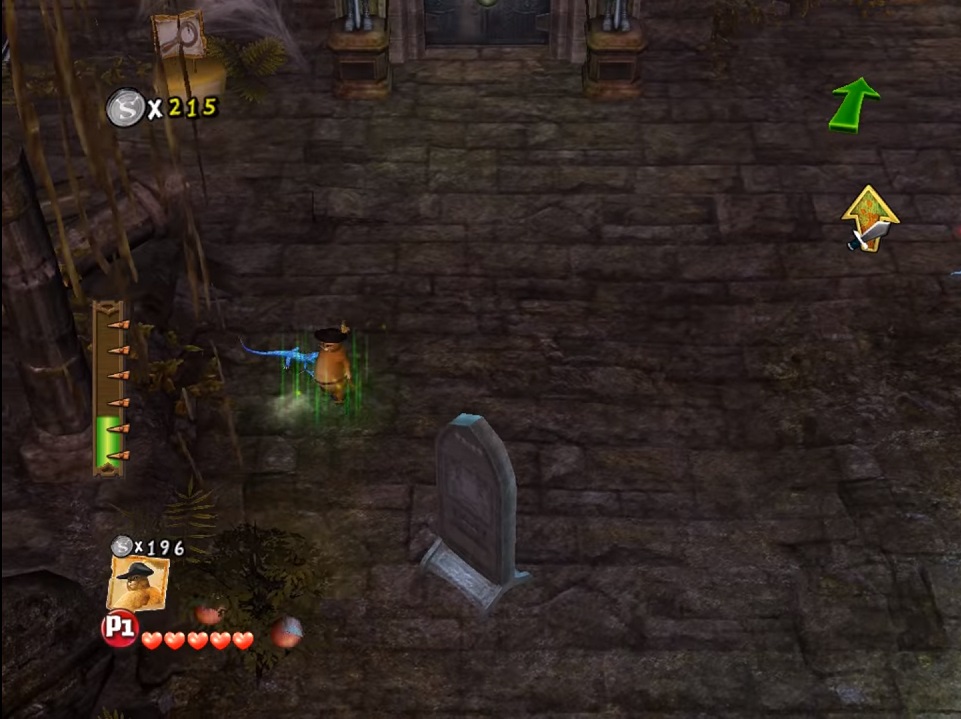Screen dimensions: 961x719
Task: Select the Puss in Boots character portrait
Action: pos(138,583)
